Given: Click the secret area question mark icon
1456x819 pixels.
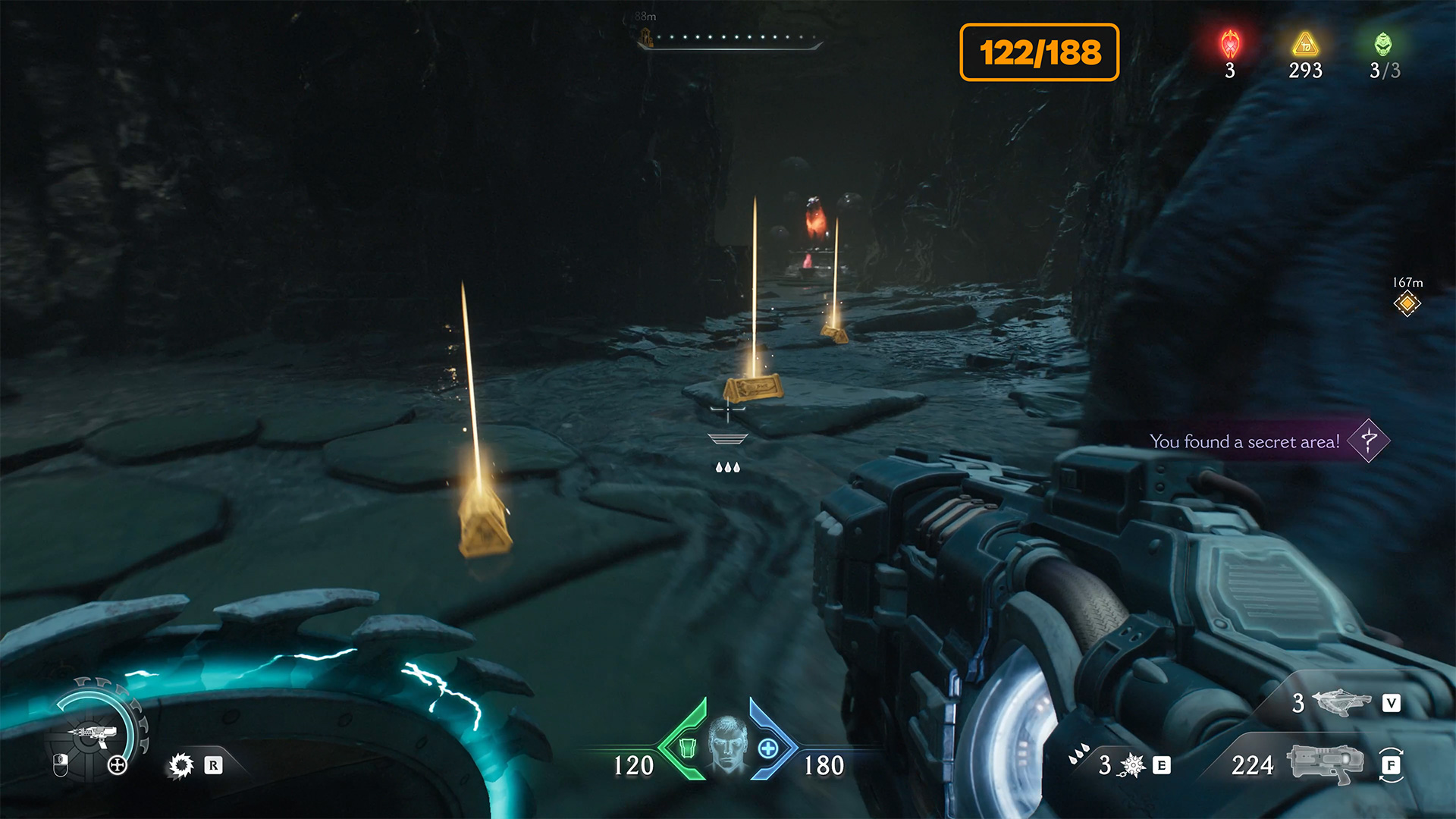Looking at the screenshot, I should tap(1369, 441).
